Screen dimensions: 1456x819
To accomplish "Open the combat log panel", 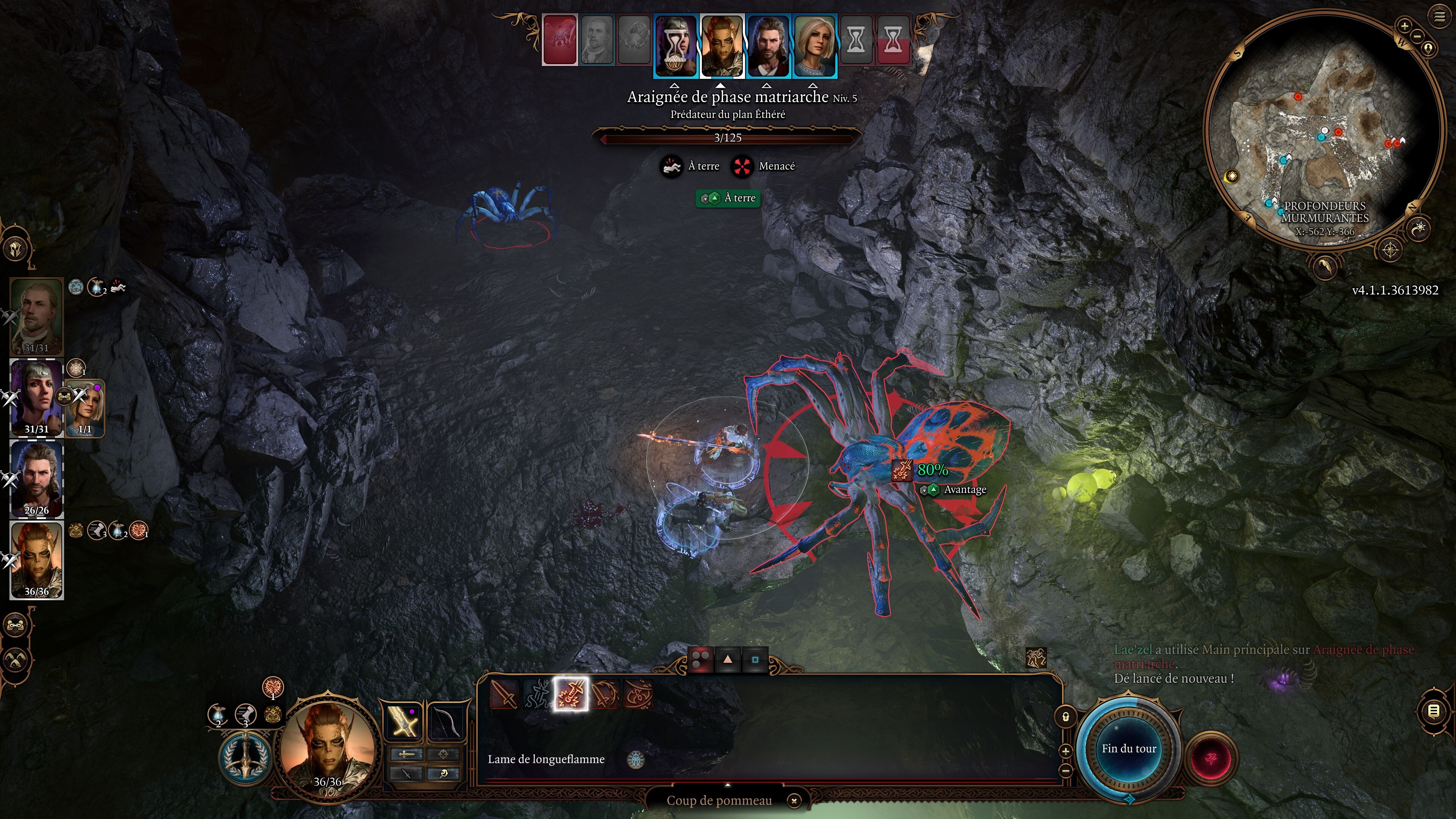I will point(1433,711).
